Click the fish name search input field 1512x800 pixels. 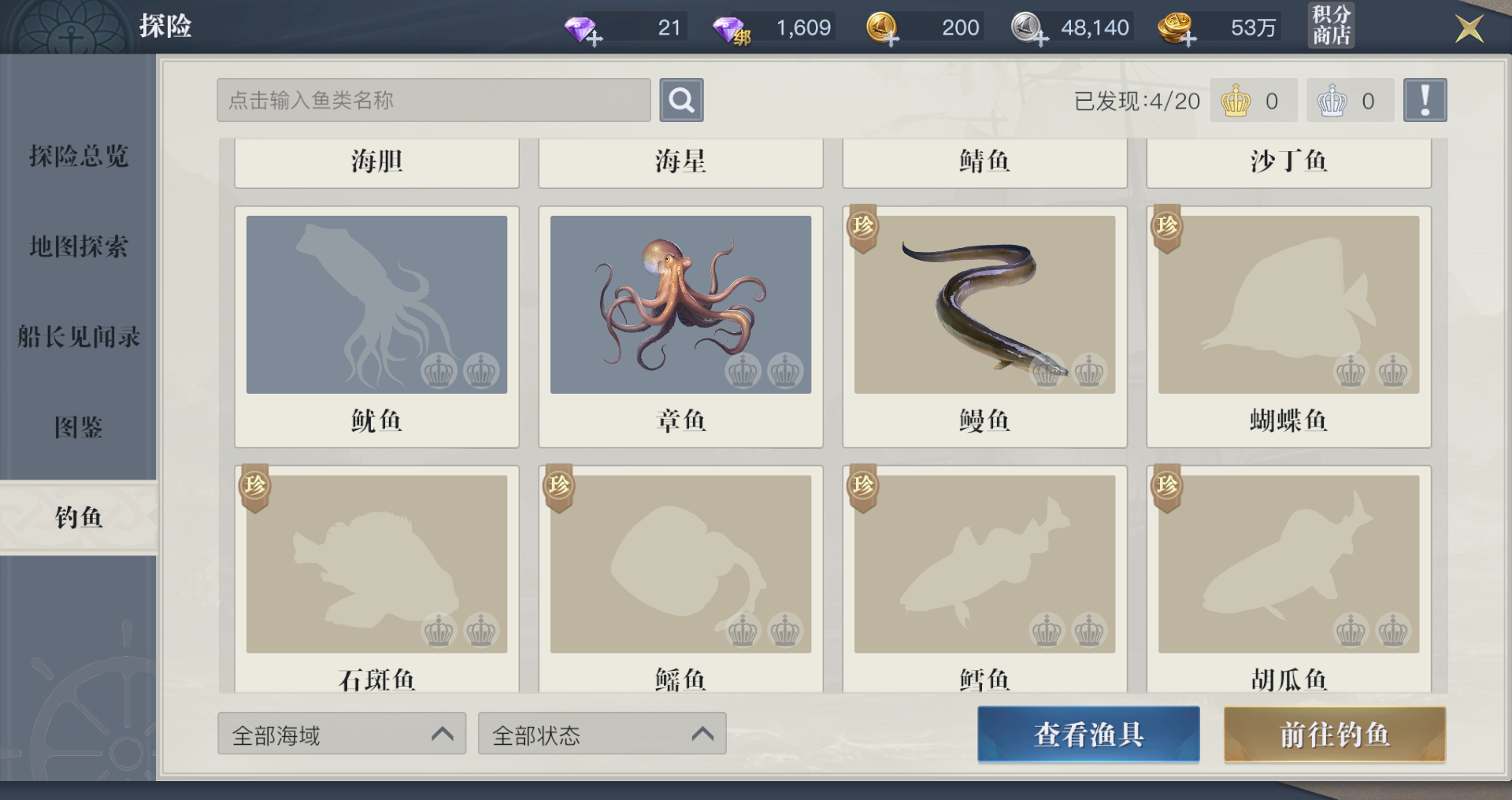(x=433, y=100)
